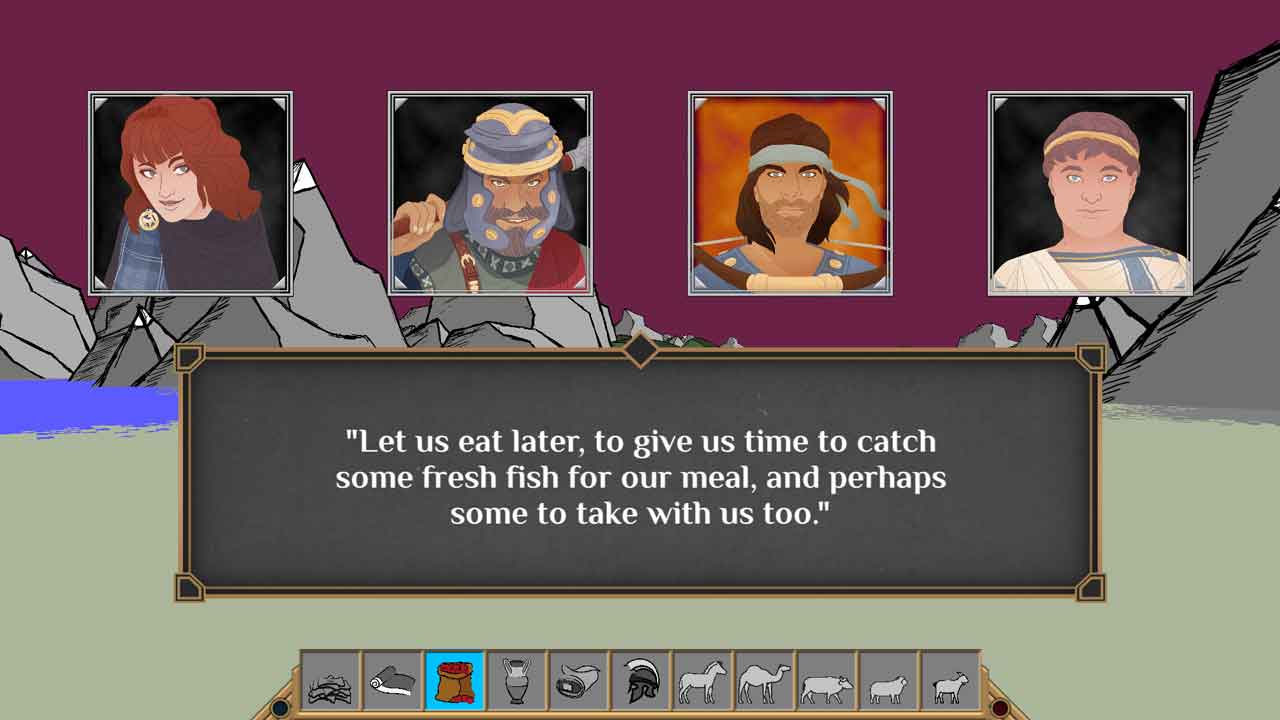Pick the bedroll item in the toolbar
The width and height of the screenshot is (1280, 720).
click(x=579, y=682)
